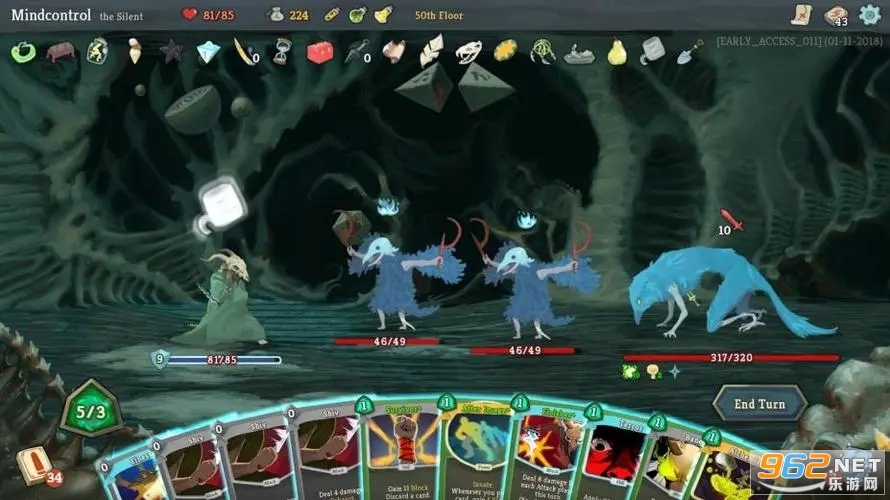Inspect the animal skull relic
The image size is (890, 500).
(x=468, y=51)
